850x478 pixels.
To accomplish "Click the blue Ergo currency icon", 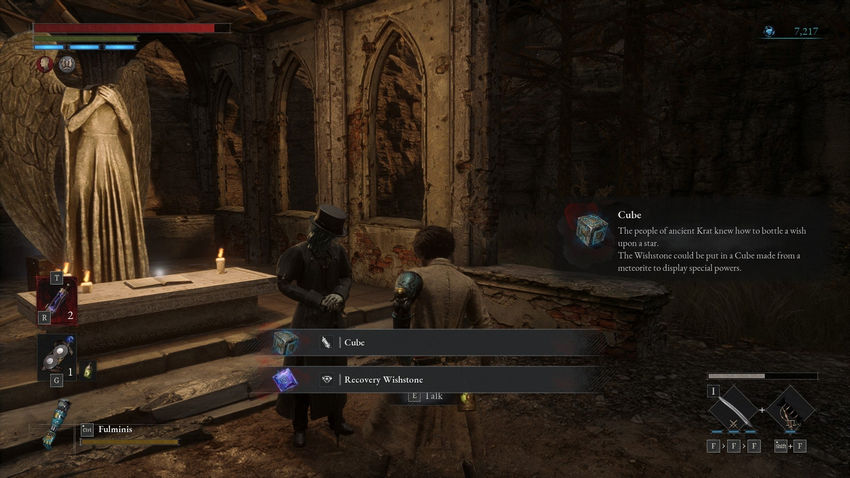I will (769, 32).
